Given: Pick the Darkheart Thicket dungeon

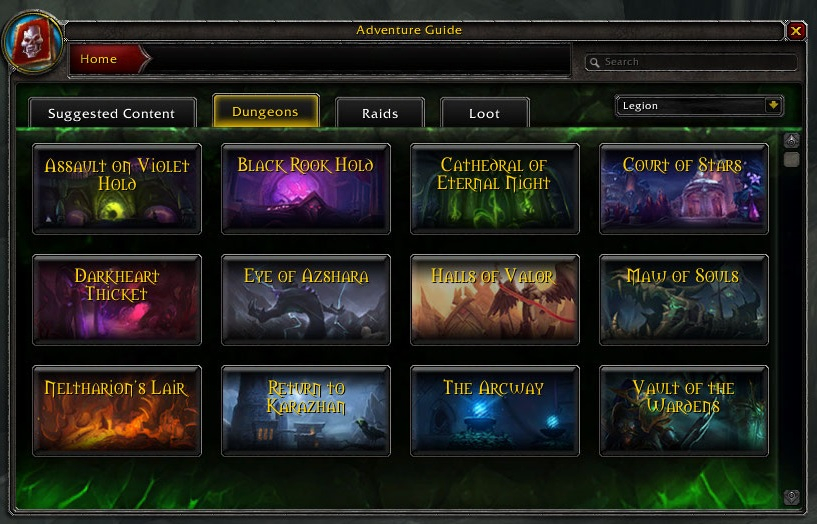Looking at the screenshot, I should 117,299.
